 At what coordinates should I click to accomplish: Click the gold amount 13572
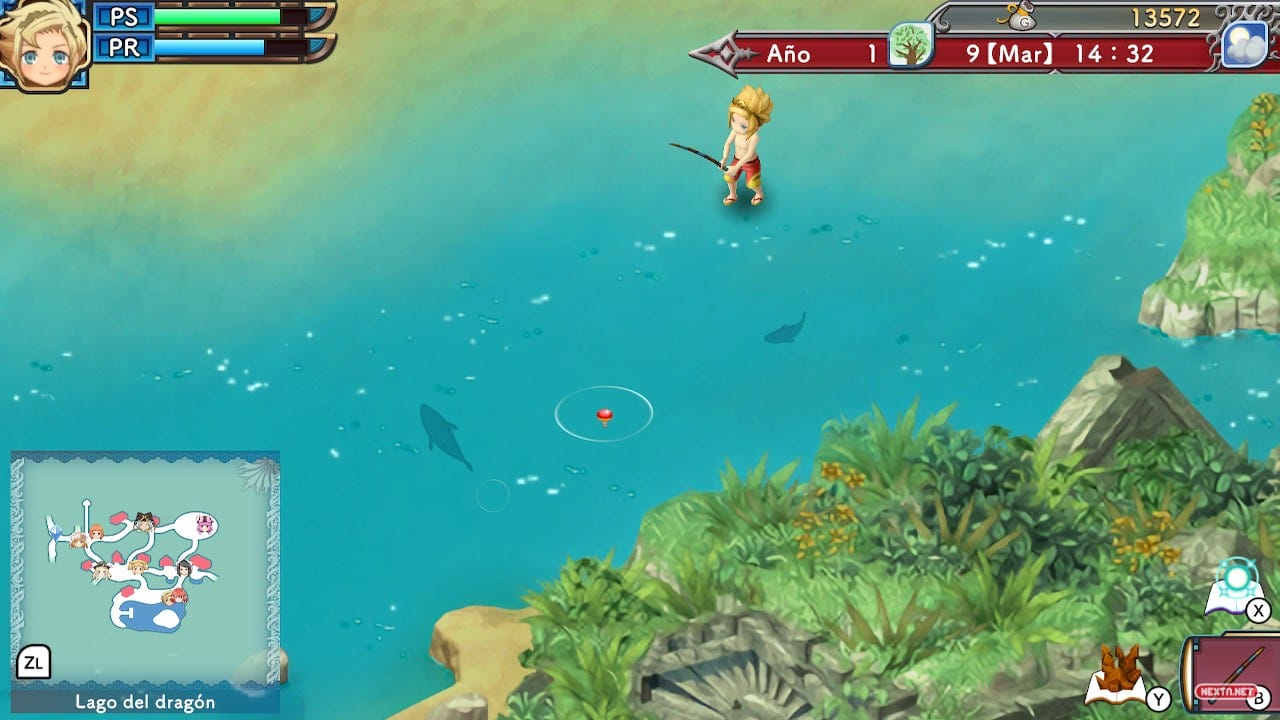pos(1165,16)
